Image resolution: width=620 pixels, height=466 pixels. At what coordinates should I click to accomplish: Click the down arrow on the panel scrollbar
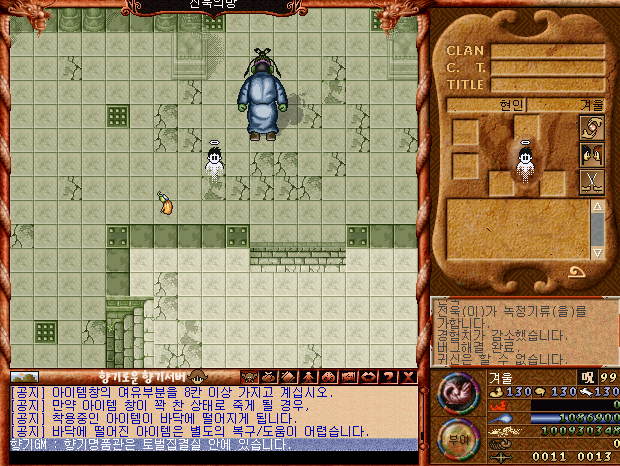(x=597, y=252)
